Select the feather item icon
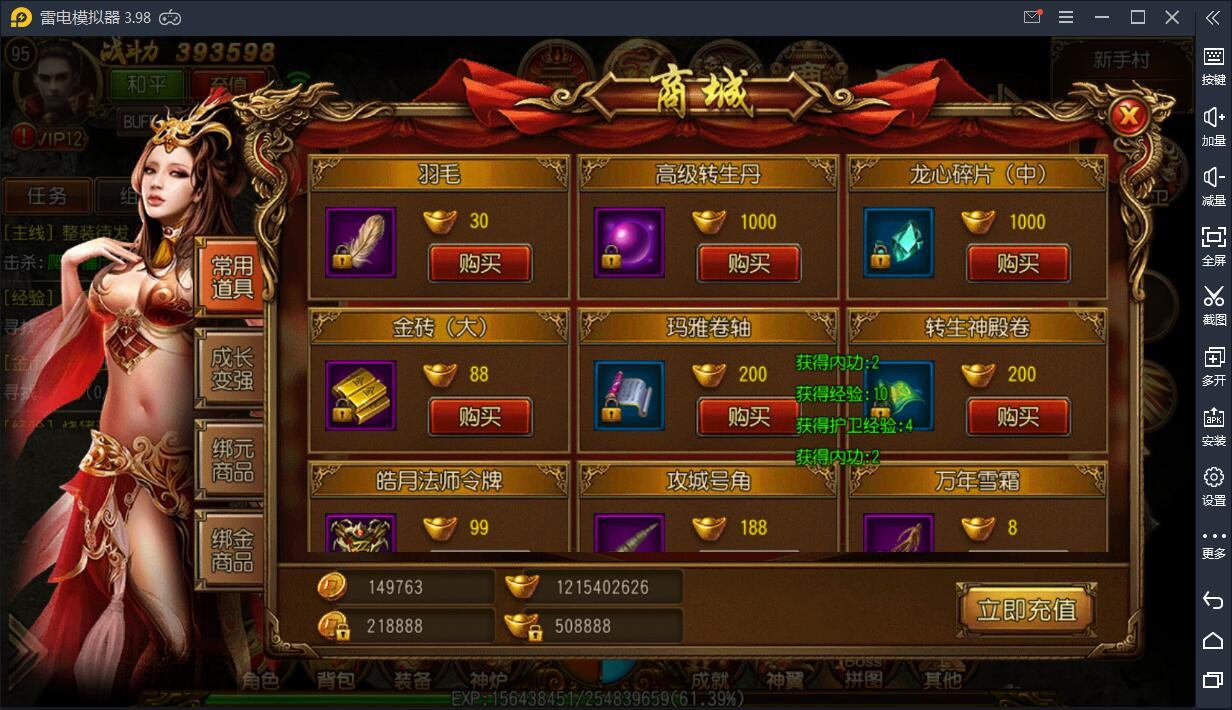This screenshot has width=1232, height=710. [x=361, y=242]
